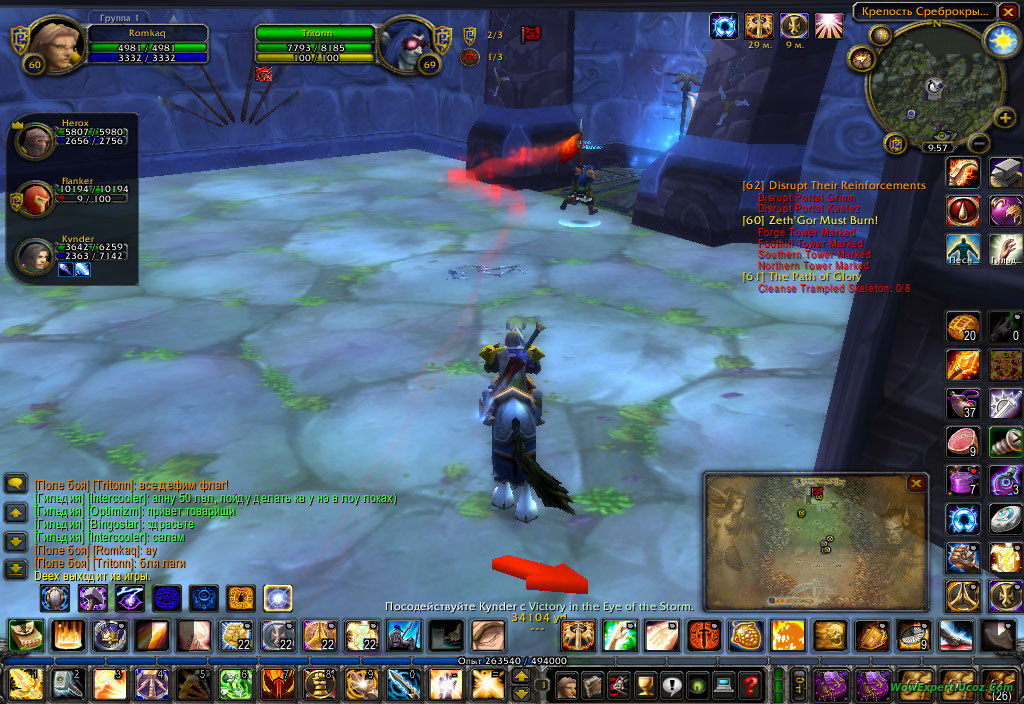This screenshot has height=704, width=1024.
Task: Open the quest log trophy cup button
Action: 645,686
